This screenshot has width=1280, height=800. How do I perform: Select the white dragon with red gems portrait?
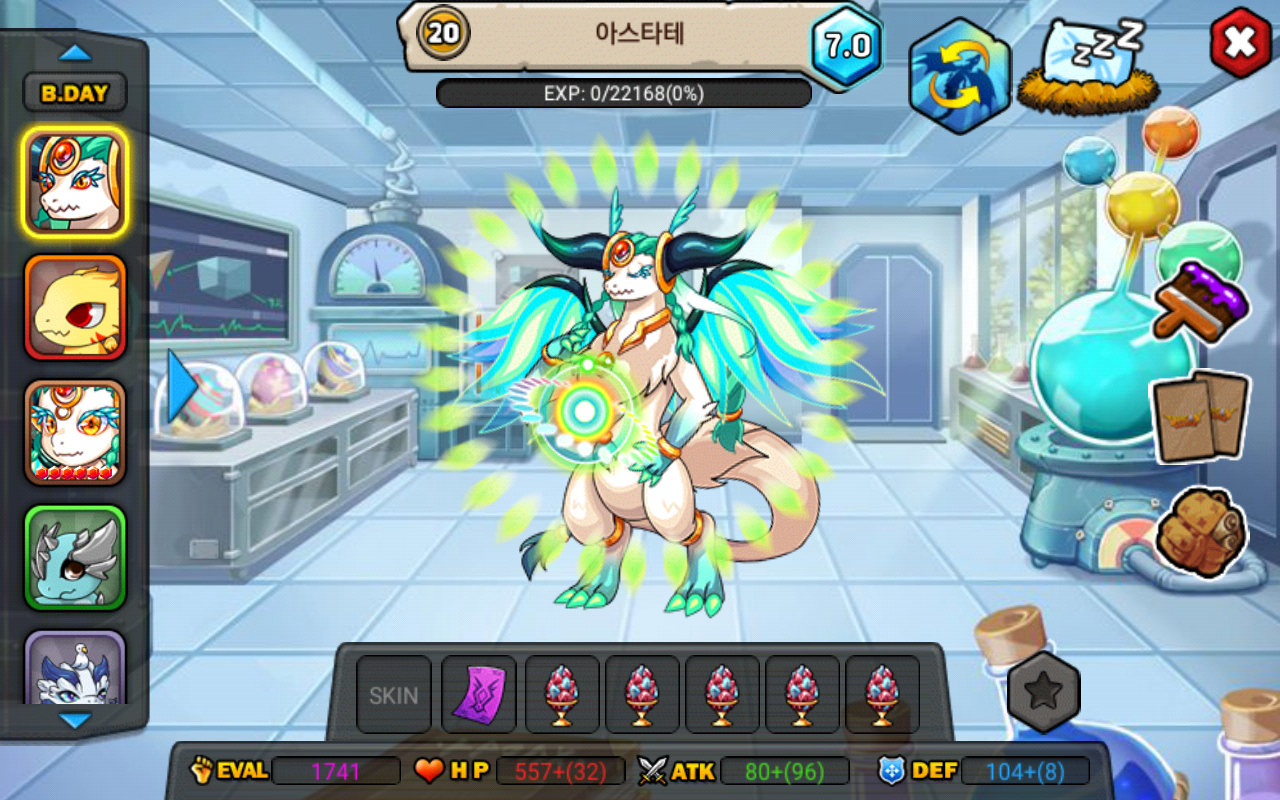[x=75, y=432]
